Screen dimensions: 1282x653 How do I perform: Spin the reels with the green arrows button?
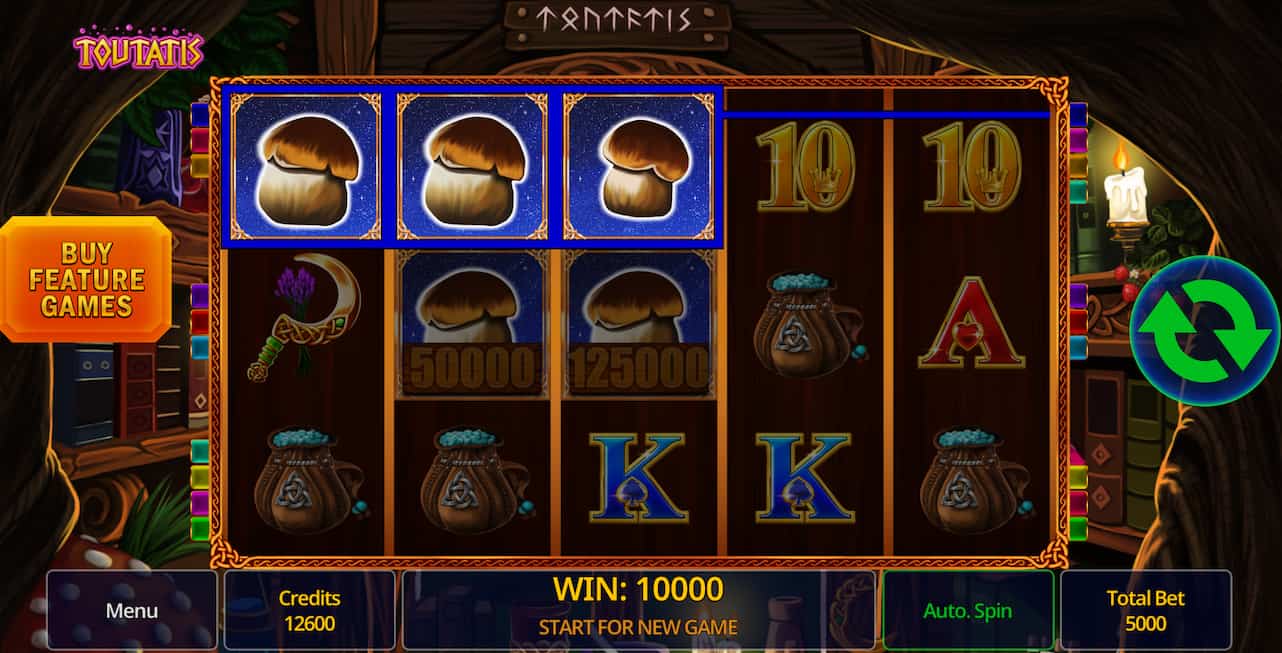click(1203, 331)
